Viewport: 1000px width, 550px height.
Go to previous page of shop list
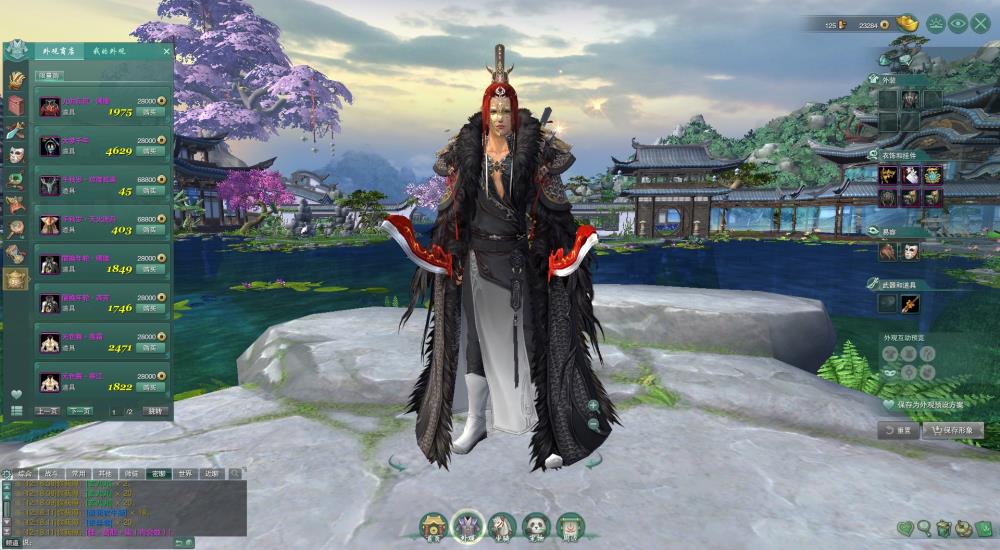(x=47, y=411)
